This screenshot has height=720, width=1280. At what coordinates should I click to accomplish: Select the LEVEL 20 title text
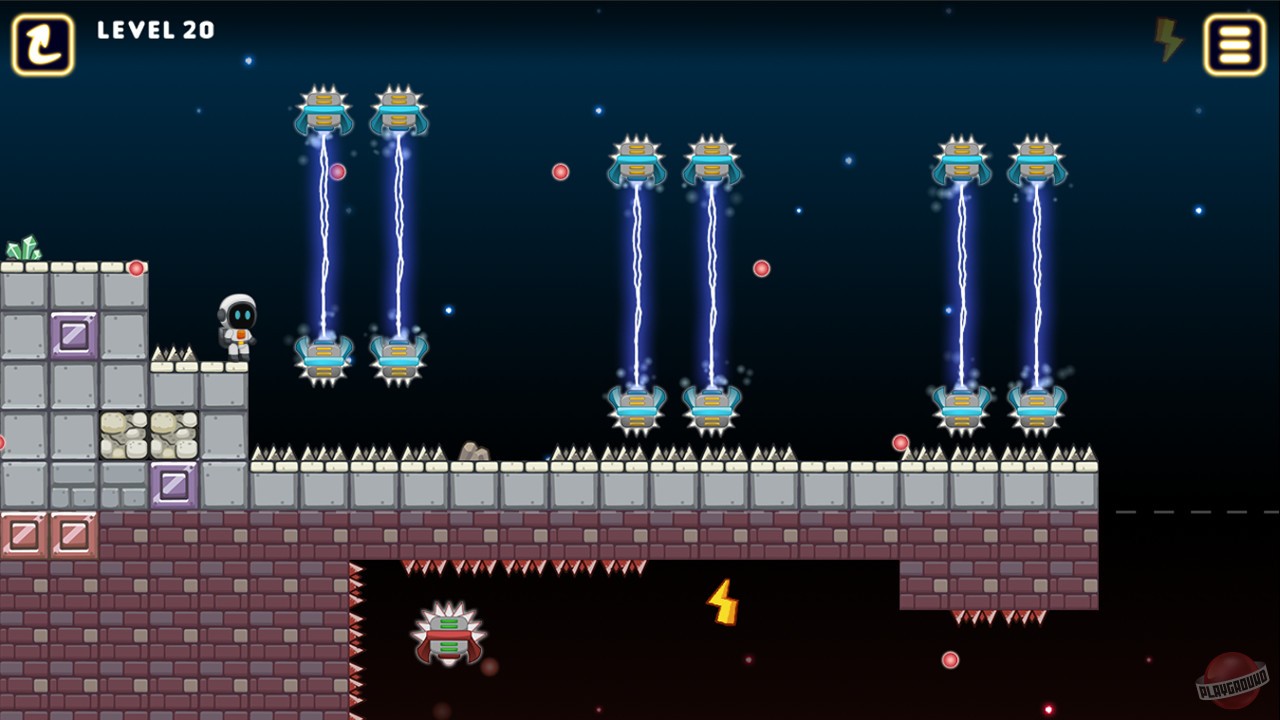pyautogui.click(x=155, y=30)
